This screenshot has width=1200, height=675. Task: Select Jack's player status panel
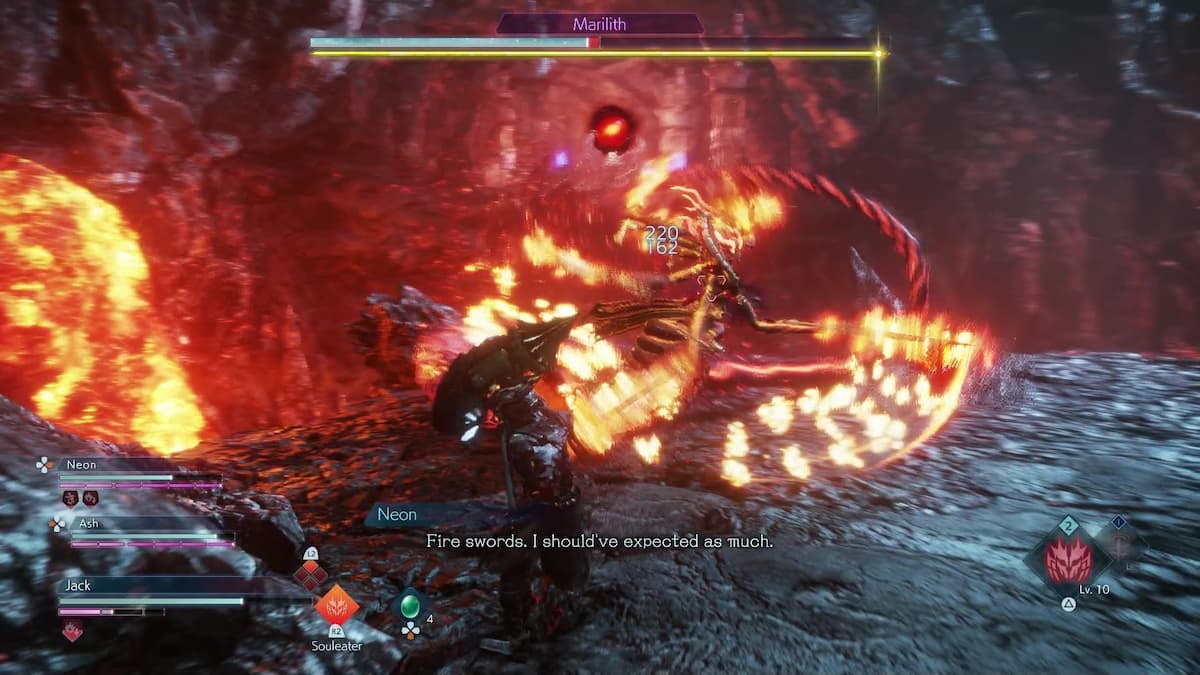pyautogui.click(x=150, y=594)
